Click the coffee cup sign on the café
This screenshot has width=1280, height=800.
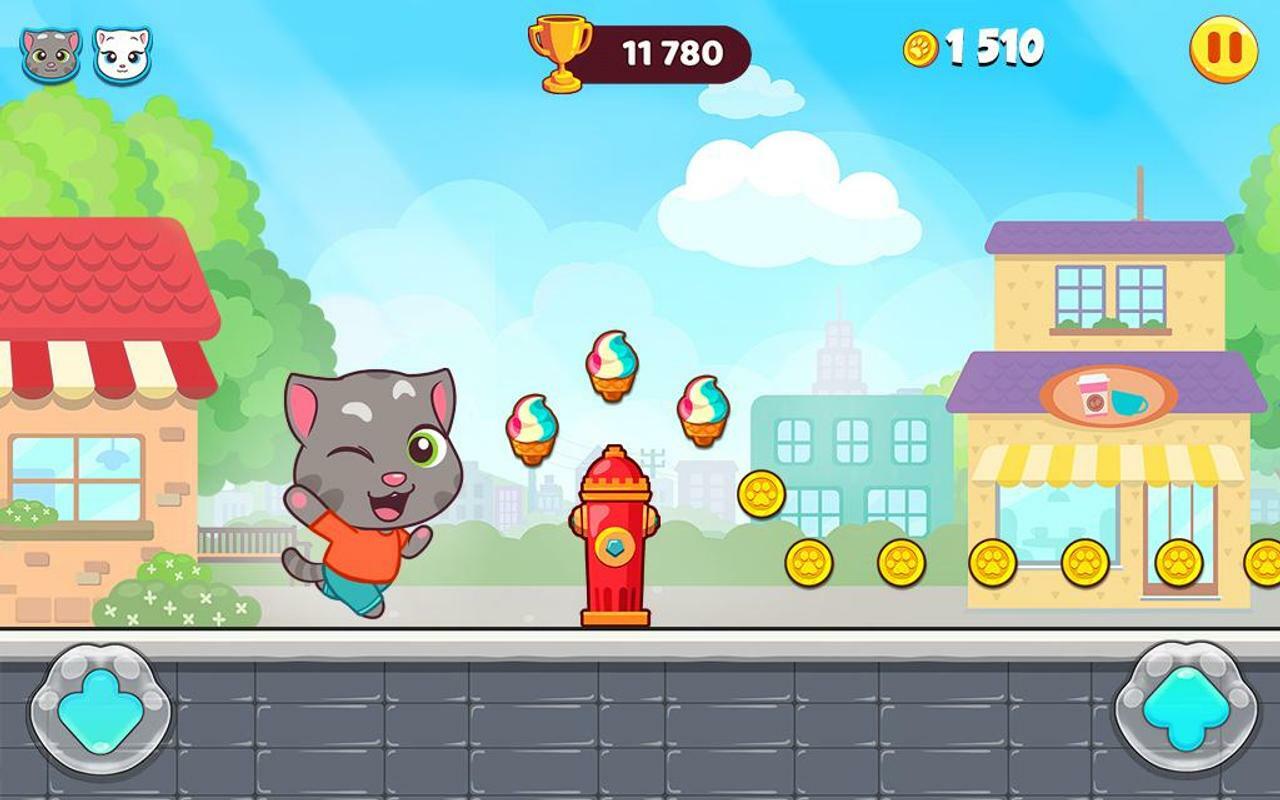point(1092,395)
